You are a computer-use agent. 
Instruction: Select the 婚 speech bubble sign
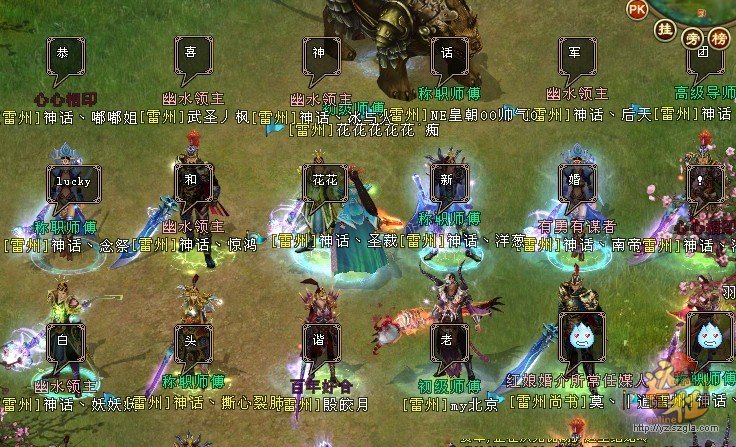click(576, 182)
